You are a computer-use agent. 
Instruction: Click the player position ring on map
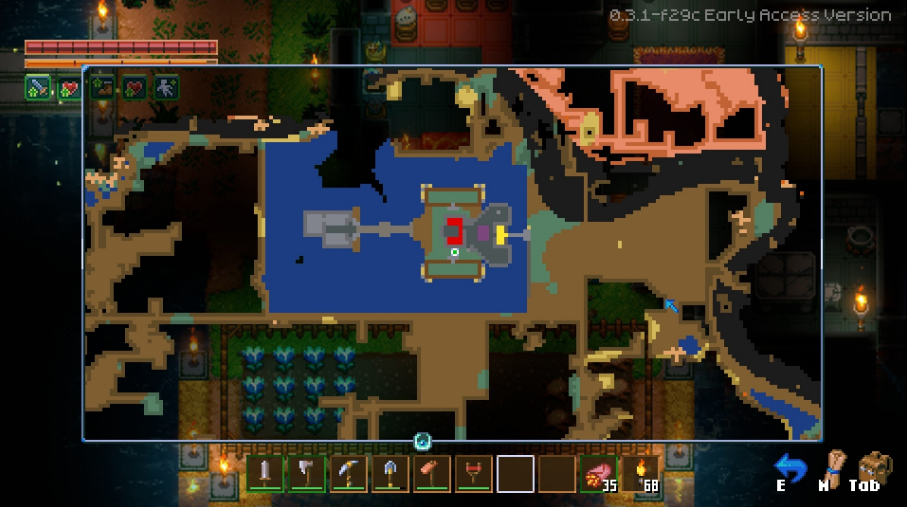click(455, 252)
